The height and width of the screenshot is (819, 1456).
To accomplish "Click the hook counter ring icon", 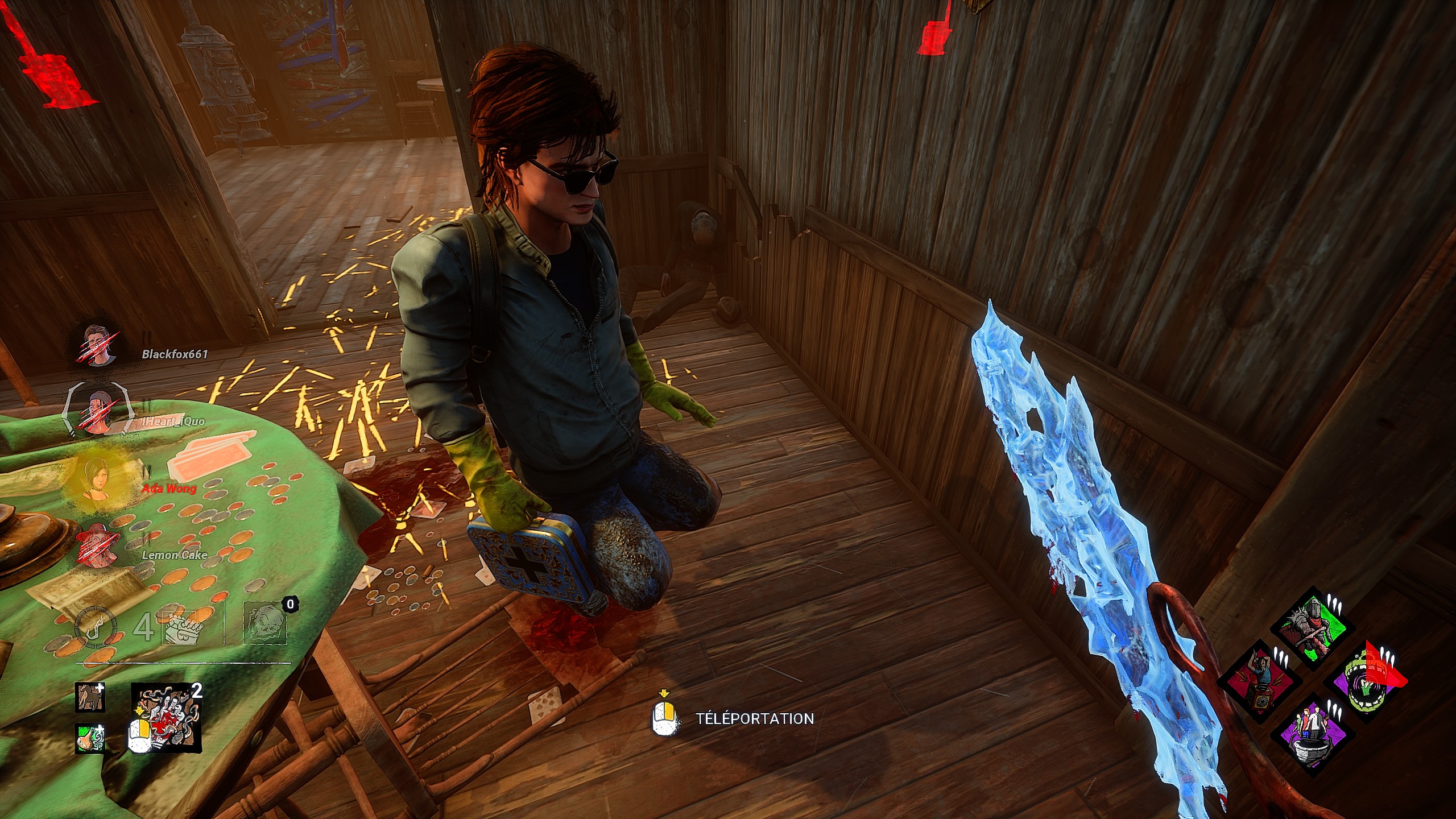I will point(95,628).
